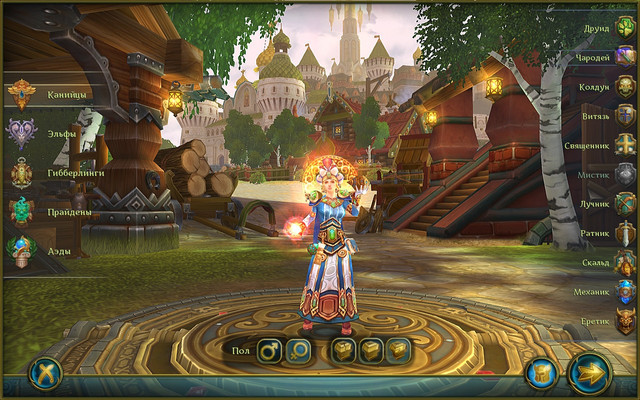
Task: Choose the Аэды race
Action: 22,250
